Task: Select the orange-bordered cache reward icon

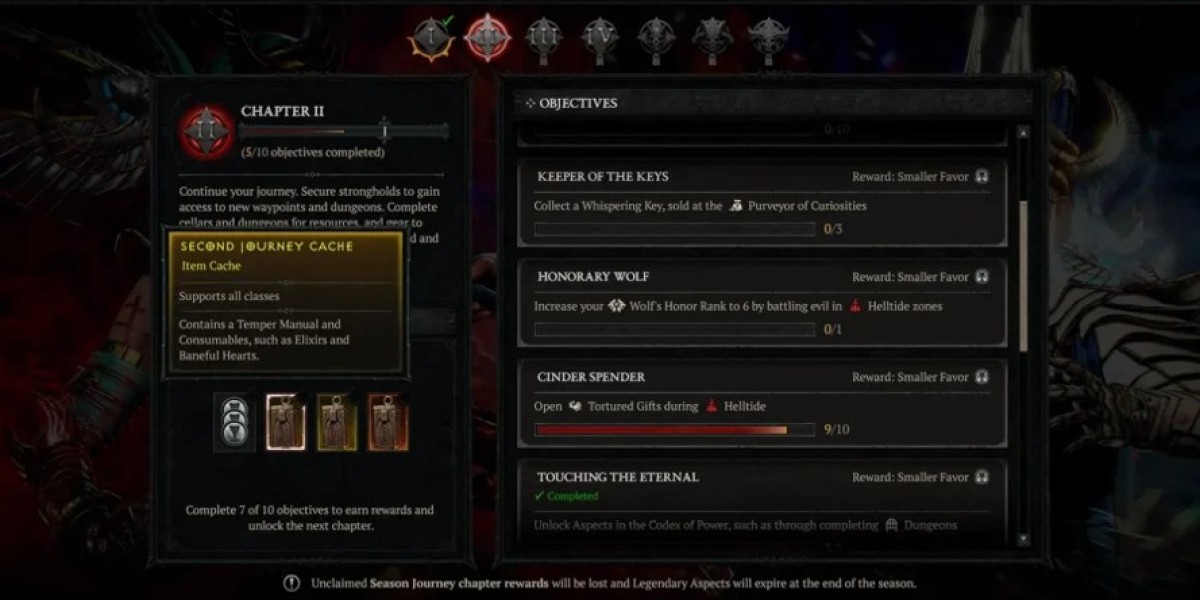Action: (x=388, y=422)
